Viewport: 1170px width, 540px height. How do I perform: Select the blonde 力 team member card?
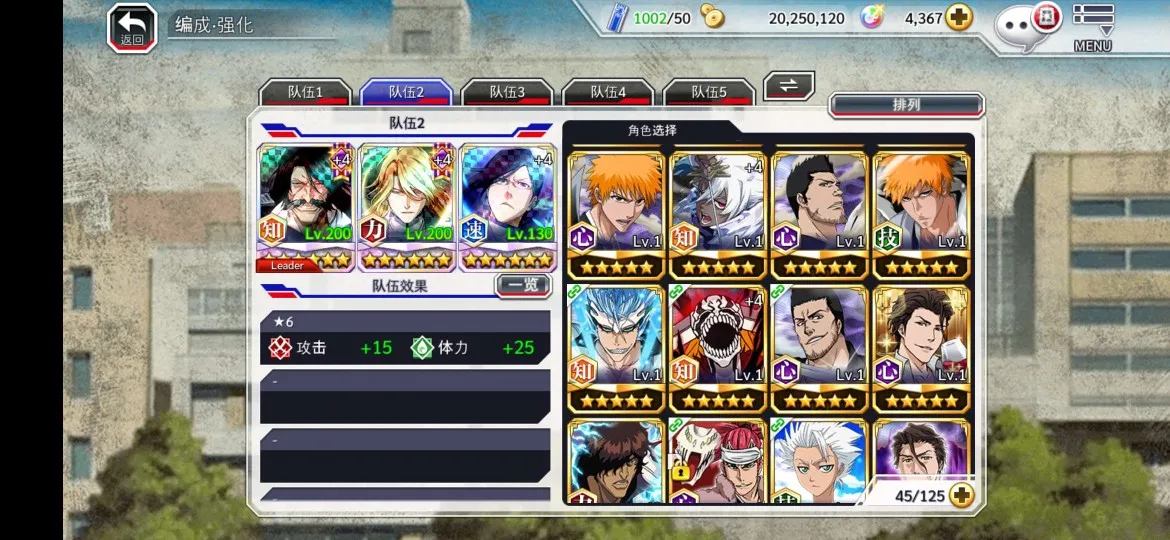pos(407,208)
